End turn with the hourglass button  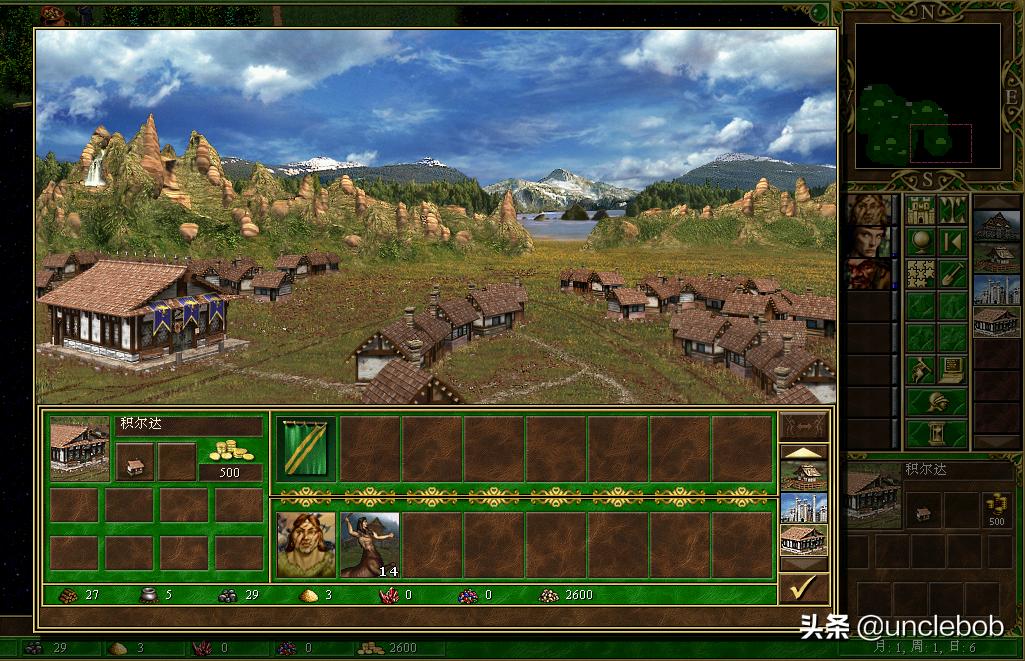pyautogui.click(x=937, y=433)
